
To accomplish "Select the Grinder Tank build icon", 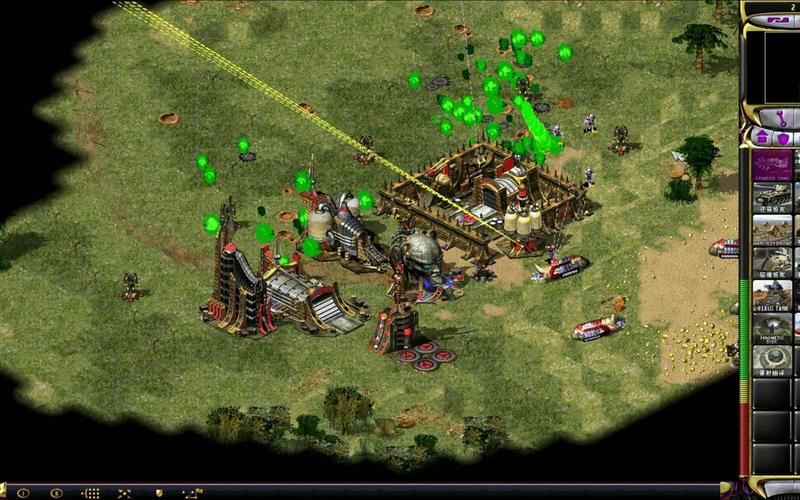I will pyautogui.click(x=771, y=165).
